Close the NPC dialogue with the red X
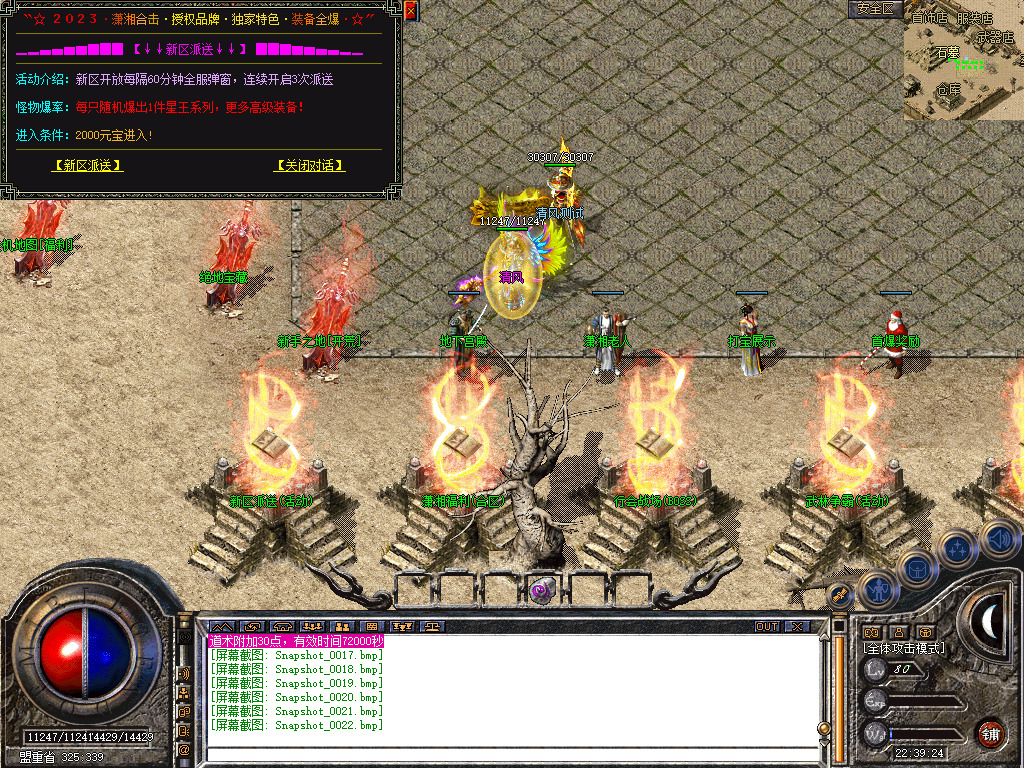The image size is (1024, 768). pos(411,11)
